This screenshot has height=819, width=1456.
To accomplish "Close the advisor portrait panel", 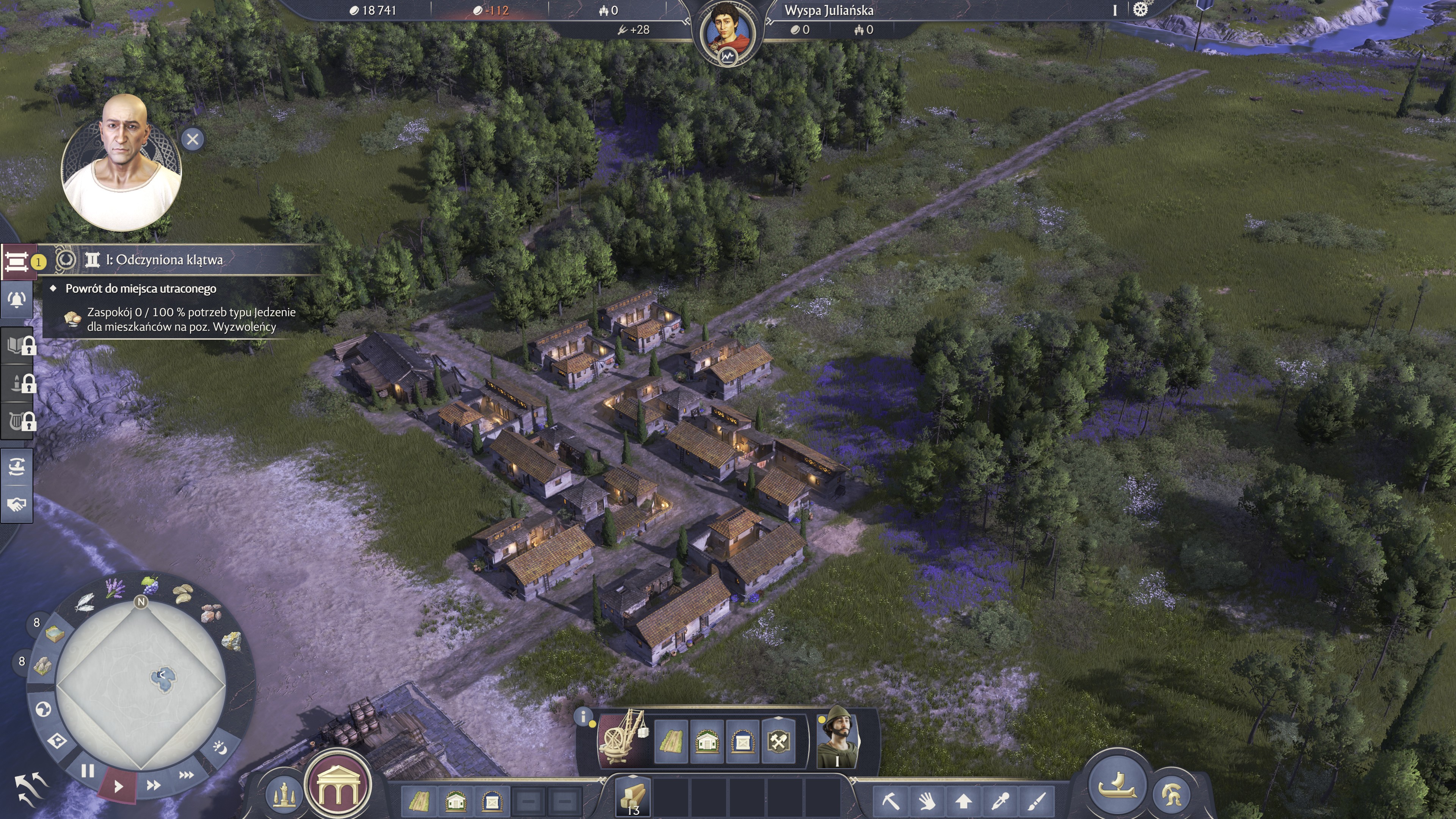I will (x=192, y=139).
